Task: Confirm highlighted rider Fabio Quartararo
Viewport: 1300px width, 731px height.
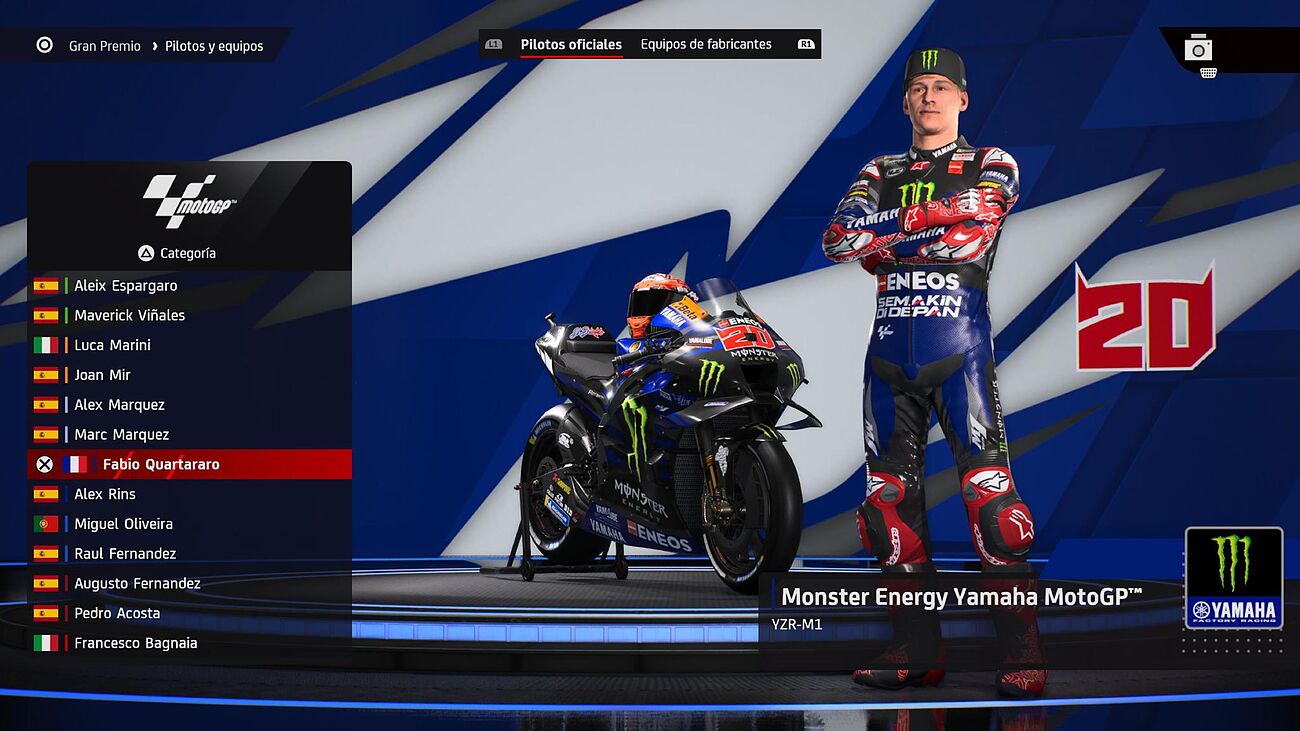Action: tap(161, 464)
